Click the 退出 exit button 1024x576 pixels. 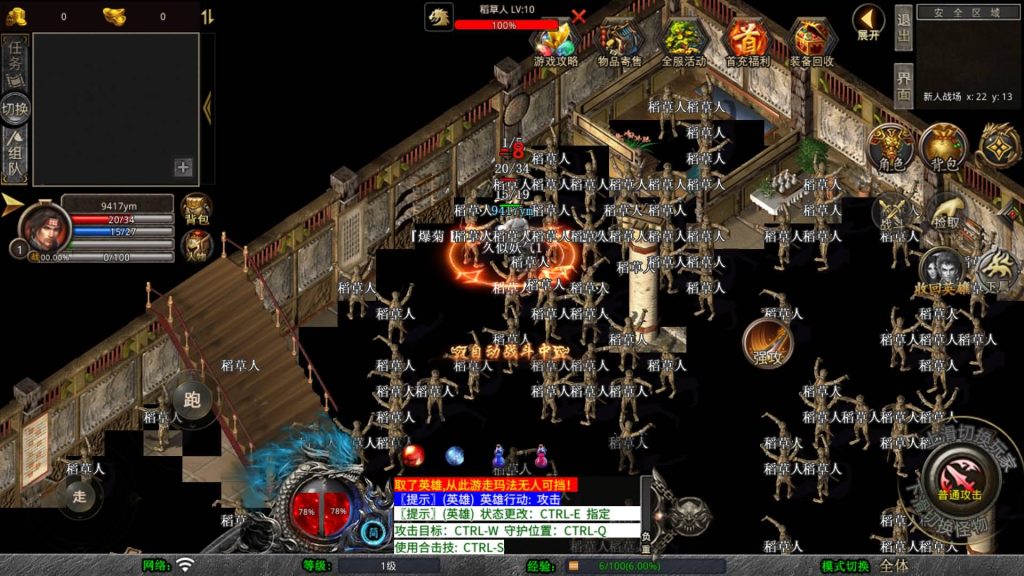coord(903,28)
